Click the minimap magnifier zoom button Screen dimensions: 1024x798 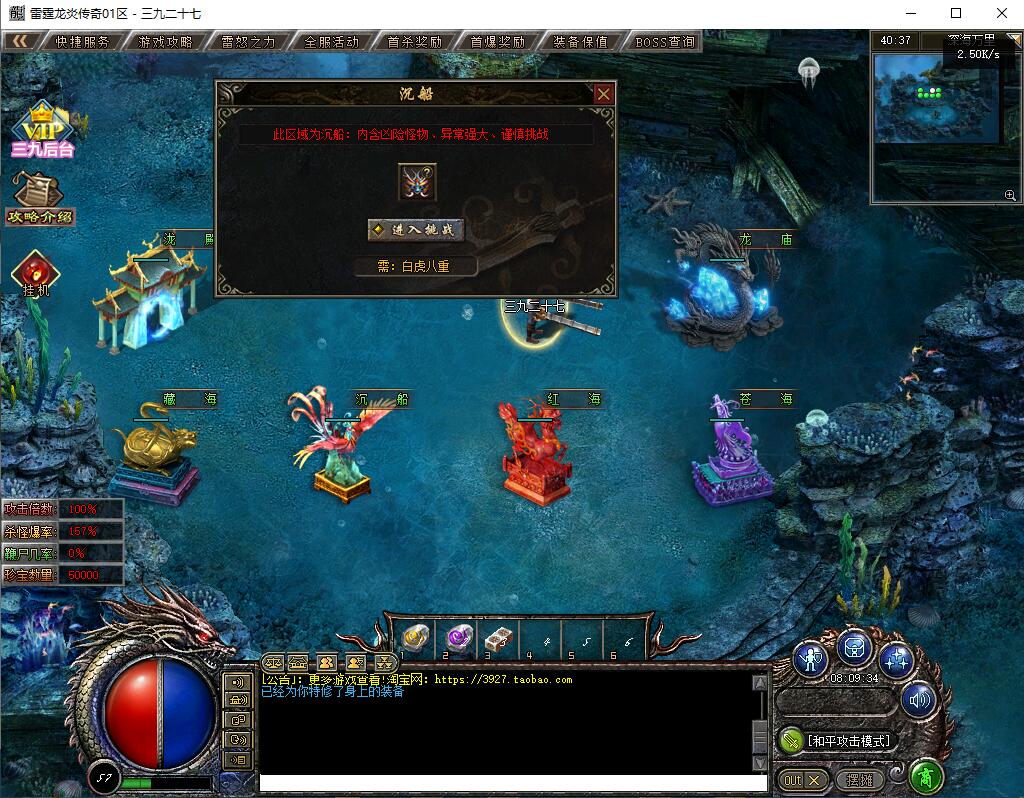[1010, 195]
